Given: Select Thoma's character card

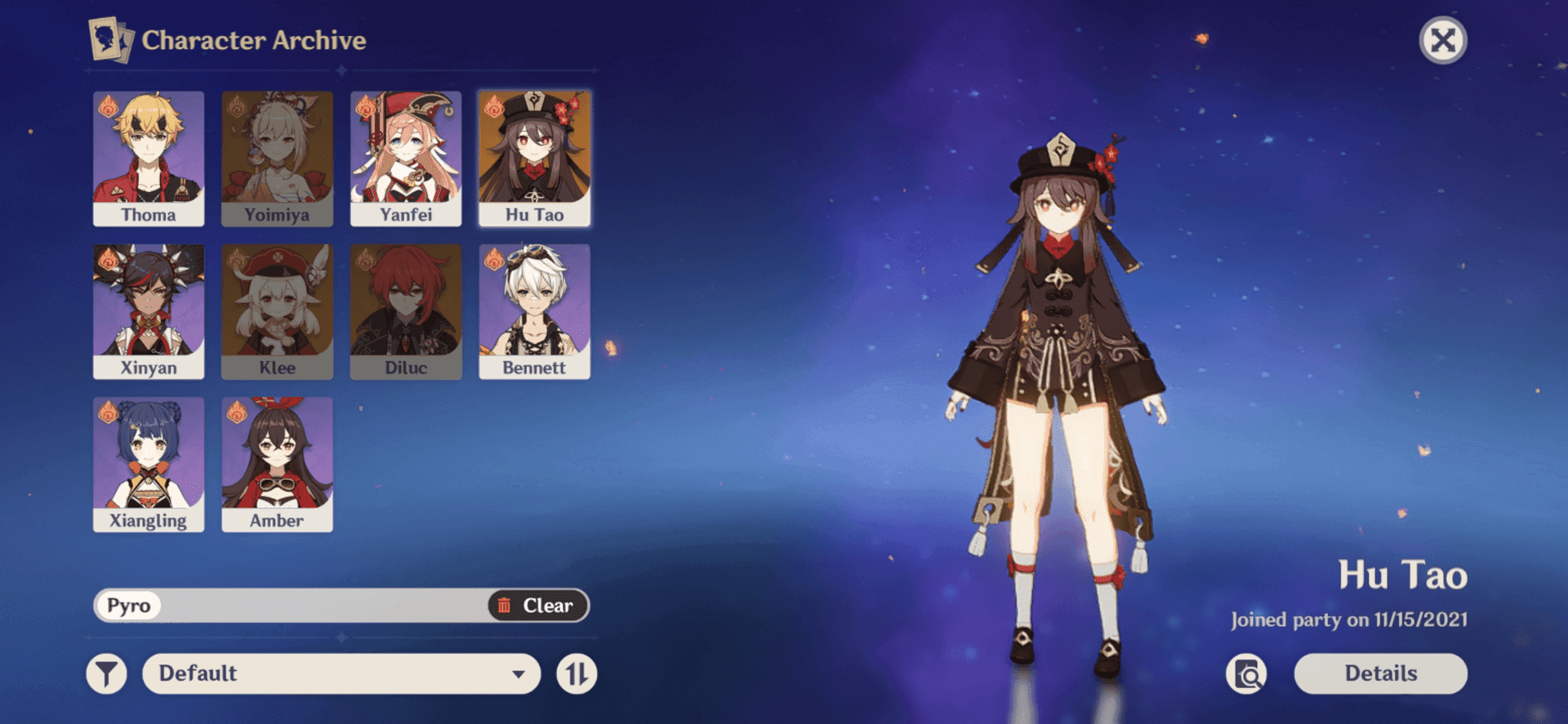Looking at the screenshot, I should [149, 159].
